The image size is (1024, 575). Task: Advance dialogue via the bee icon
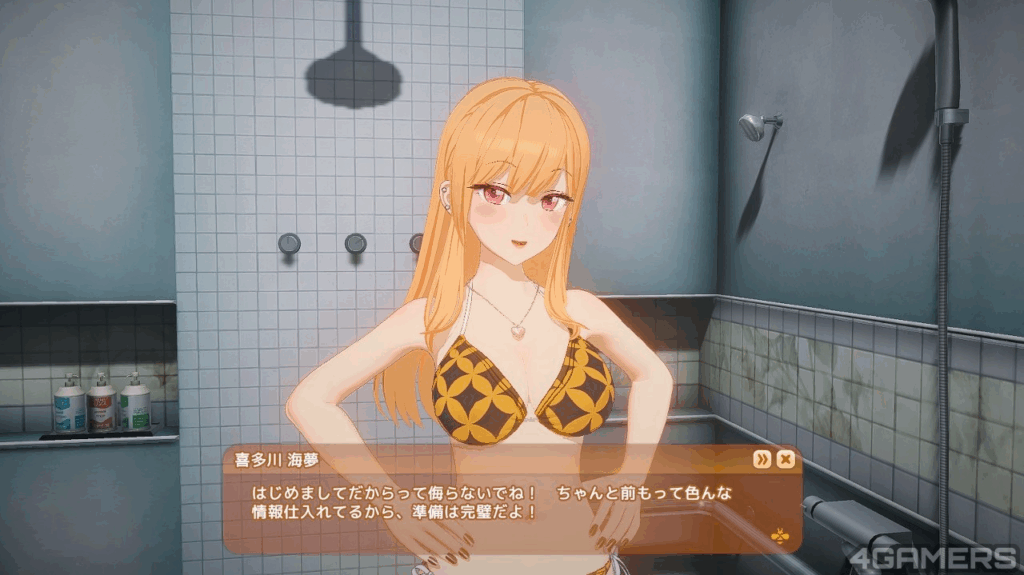(779, 535)
